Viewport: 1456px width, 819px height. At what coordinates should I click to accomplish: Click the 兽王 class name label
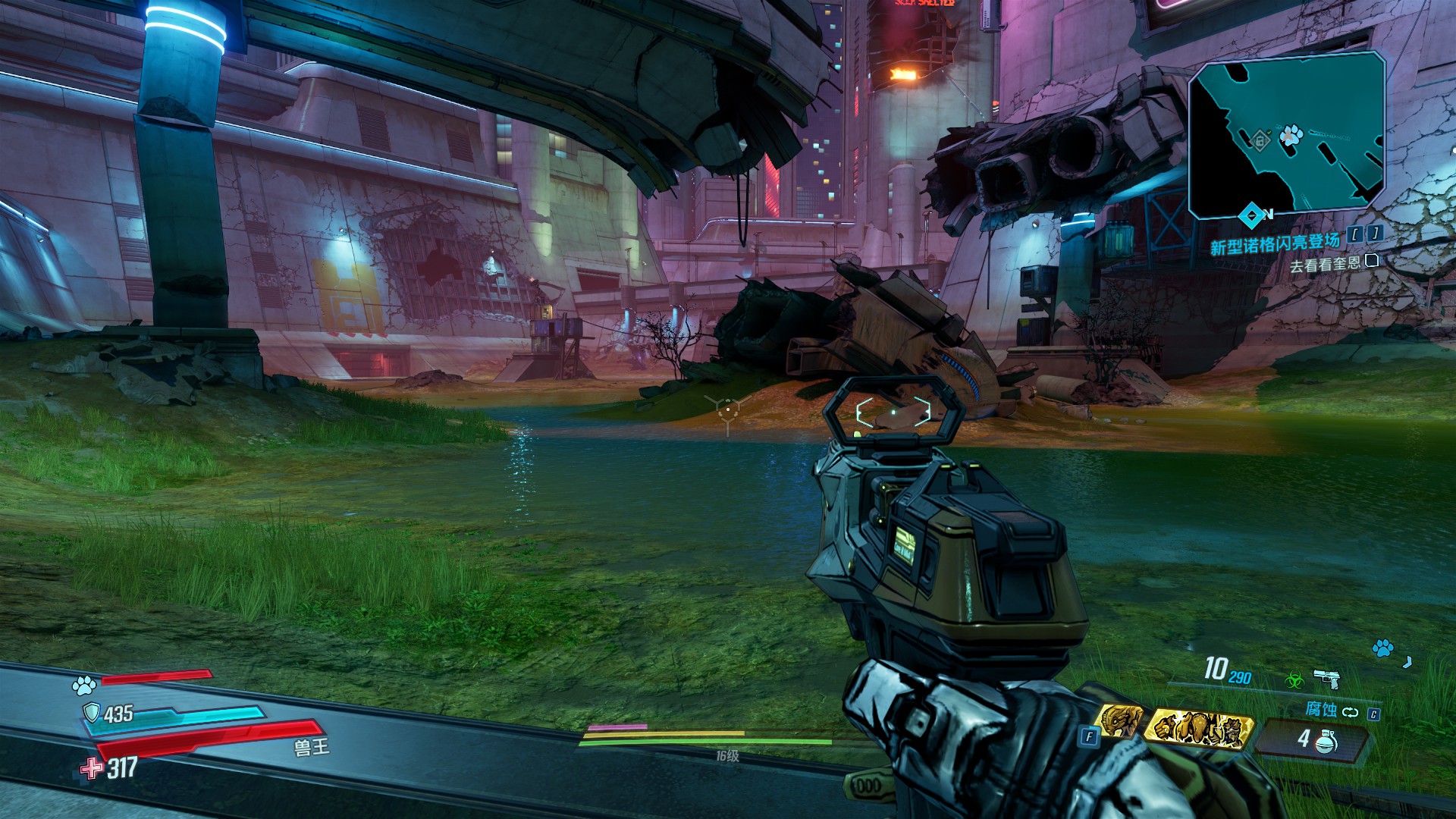312,746
